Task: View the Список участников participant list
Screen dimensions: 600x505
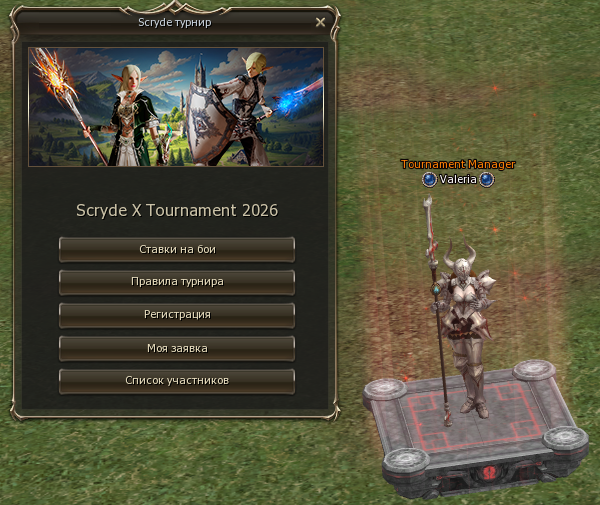Action: point(177,381)
